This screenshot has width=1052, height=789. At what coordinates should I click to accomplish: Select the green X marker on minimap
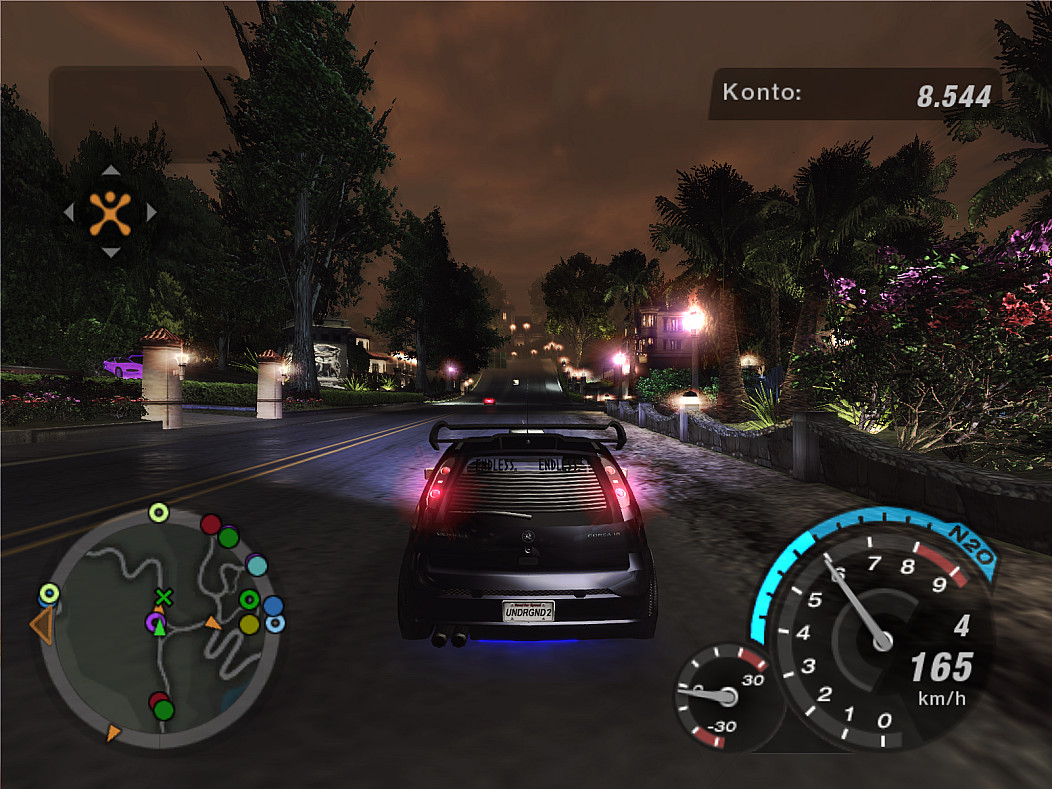click(x=163, y=597)
